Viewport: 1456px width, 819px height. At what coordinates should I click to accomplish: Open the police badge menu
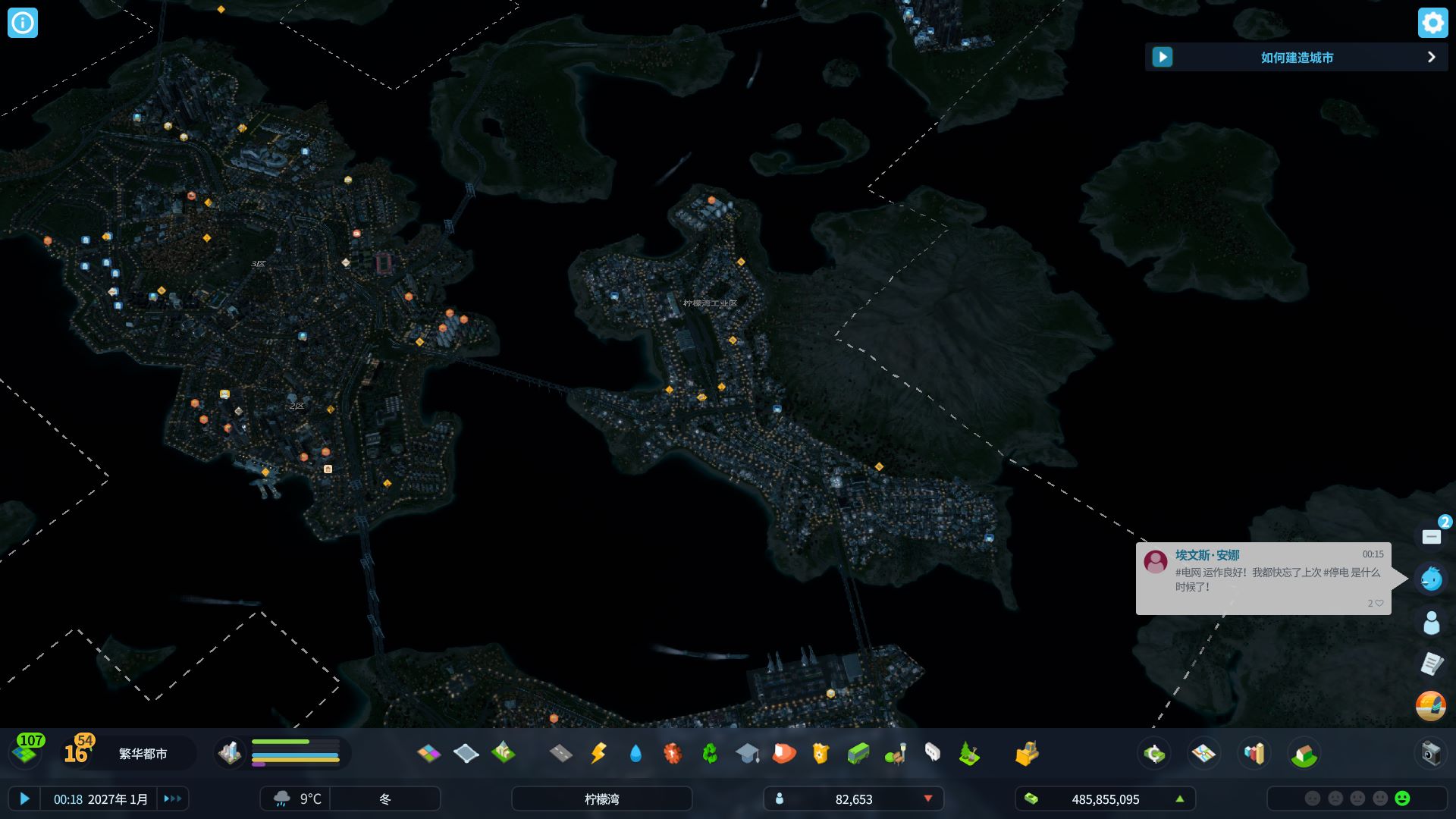[821, 753]
